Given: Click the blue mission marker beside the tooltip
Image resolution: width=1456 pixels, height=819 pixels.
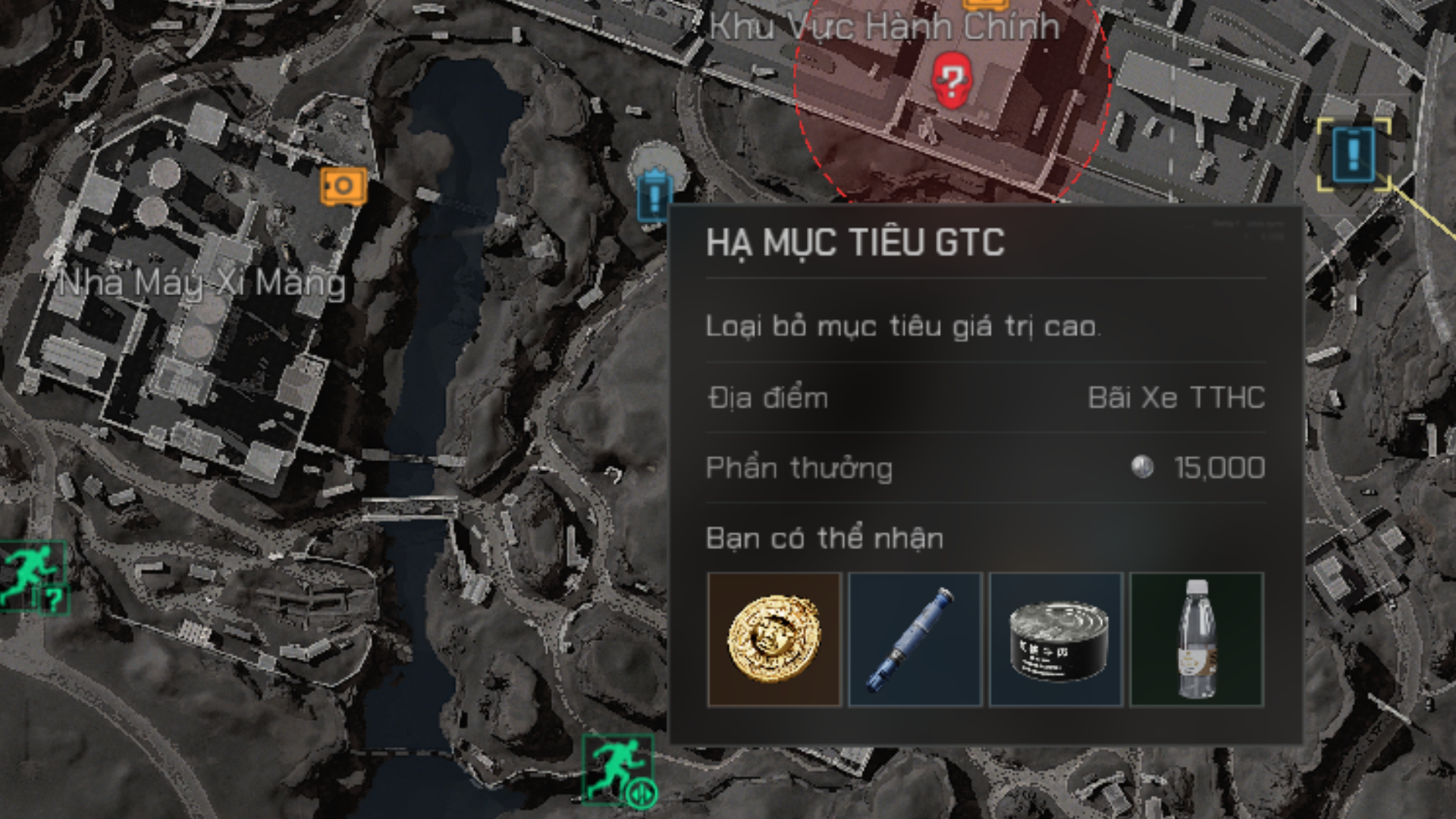Looking at the screenshot, I should coord(654,194).
